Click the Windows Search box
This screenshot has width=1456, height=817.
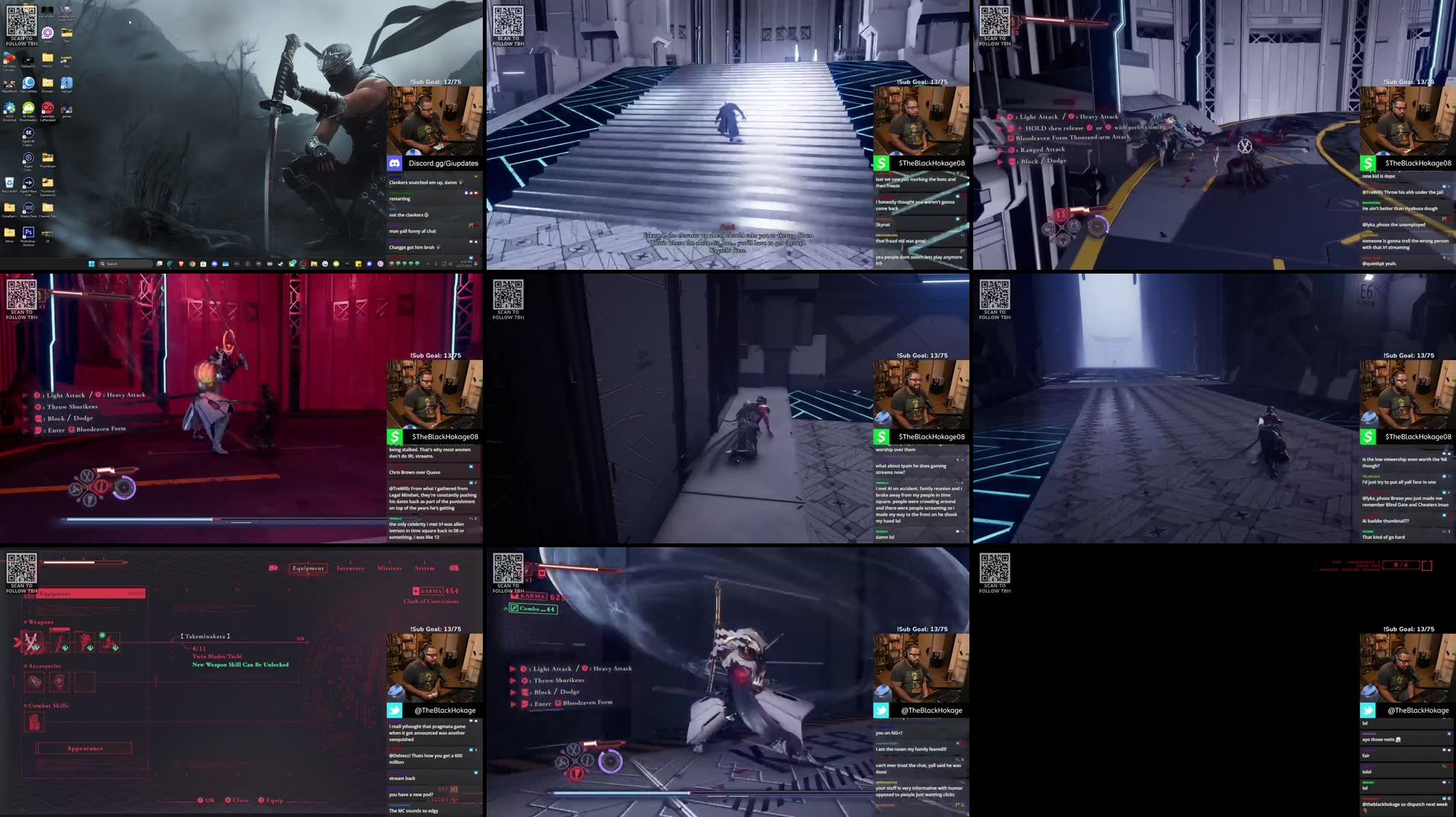[122, 264]
